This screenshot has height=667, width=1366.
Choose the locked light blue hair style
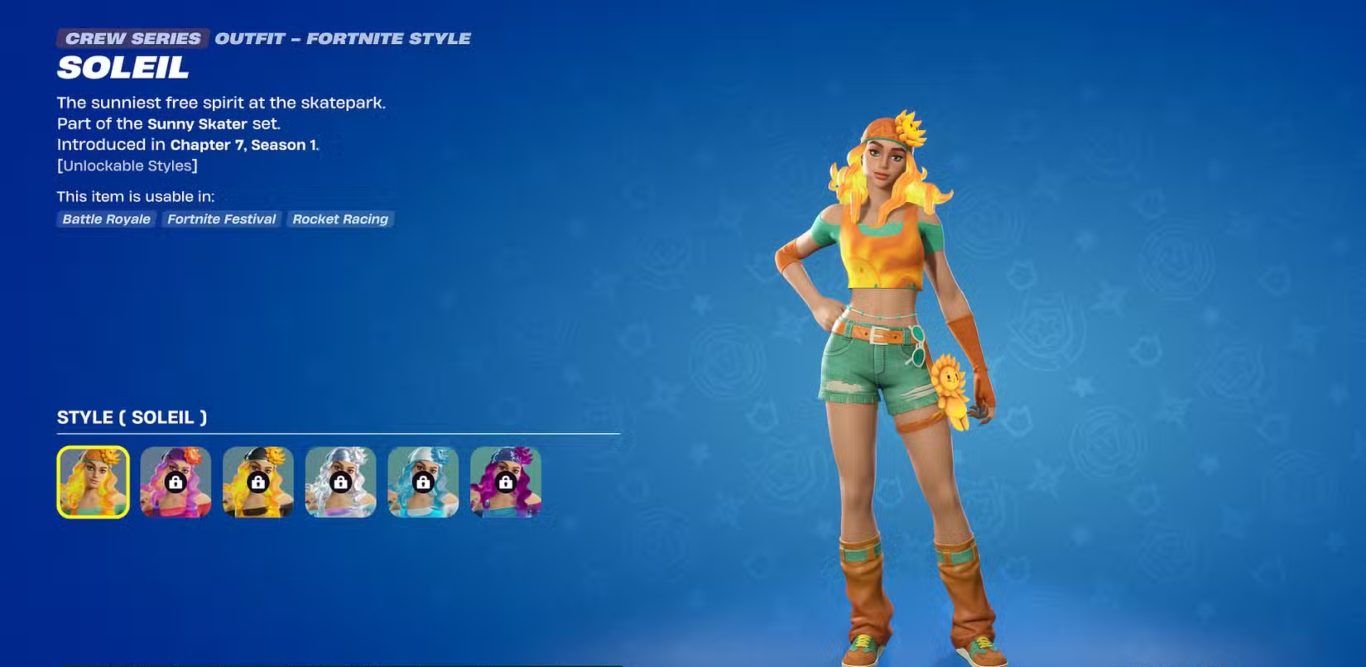click(x=423, y=482)
